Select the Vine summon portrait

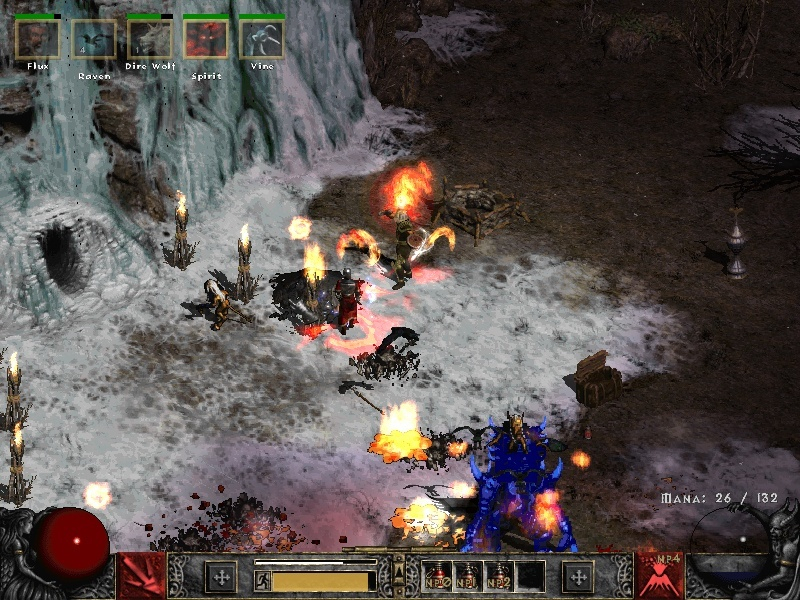coord(262,39)
